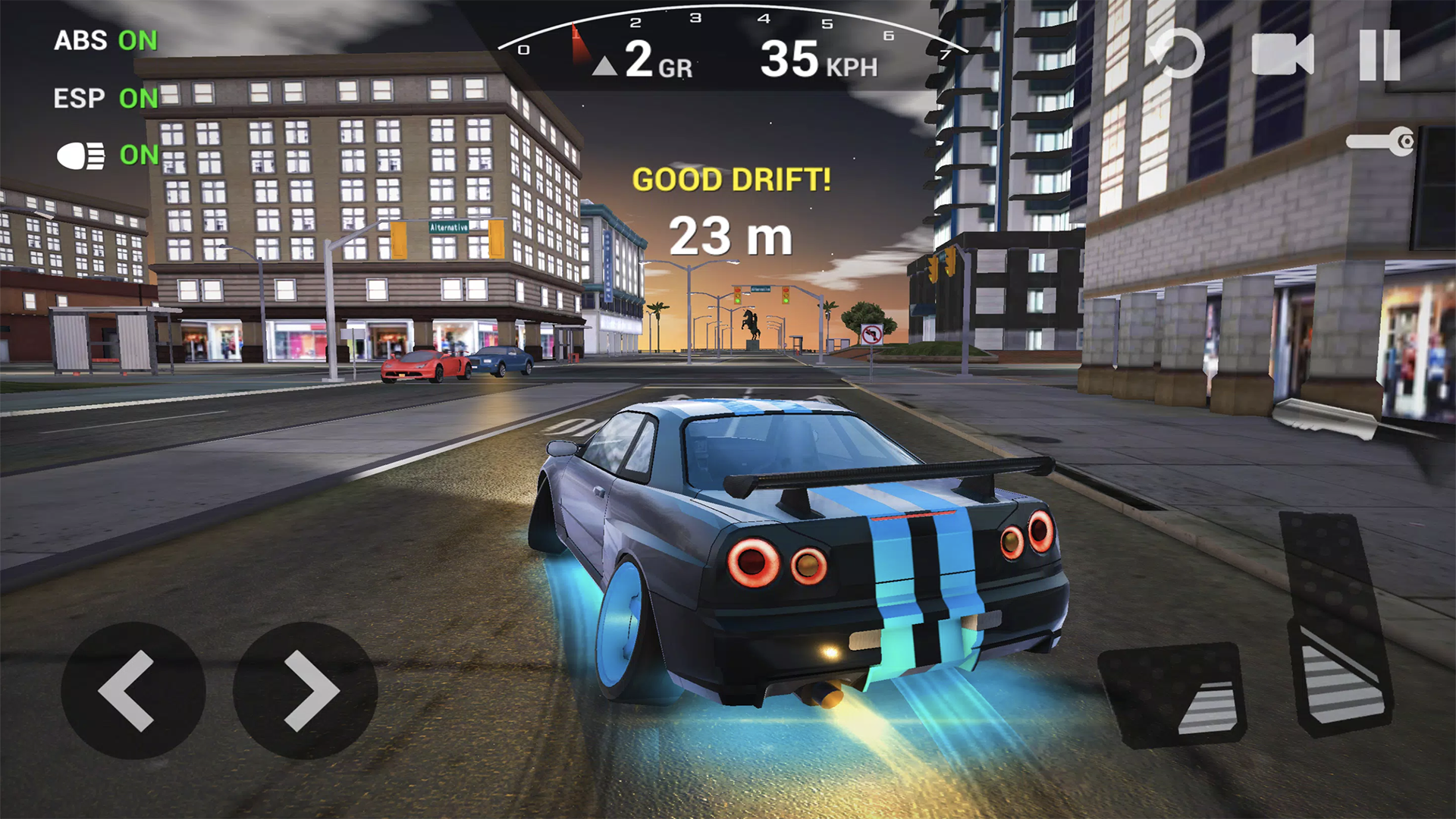
Task: Tap the gear indicator showing 2 GR
Action: (656, 63)
